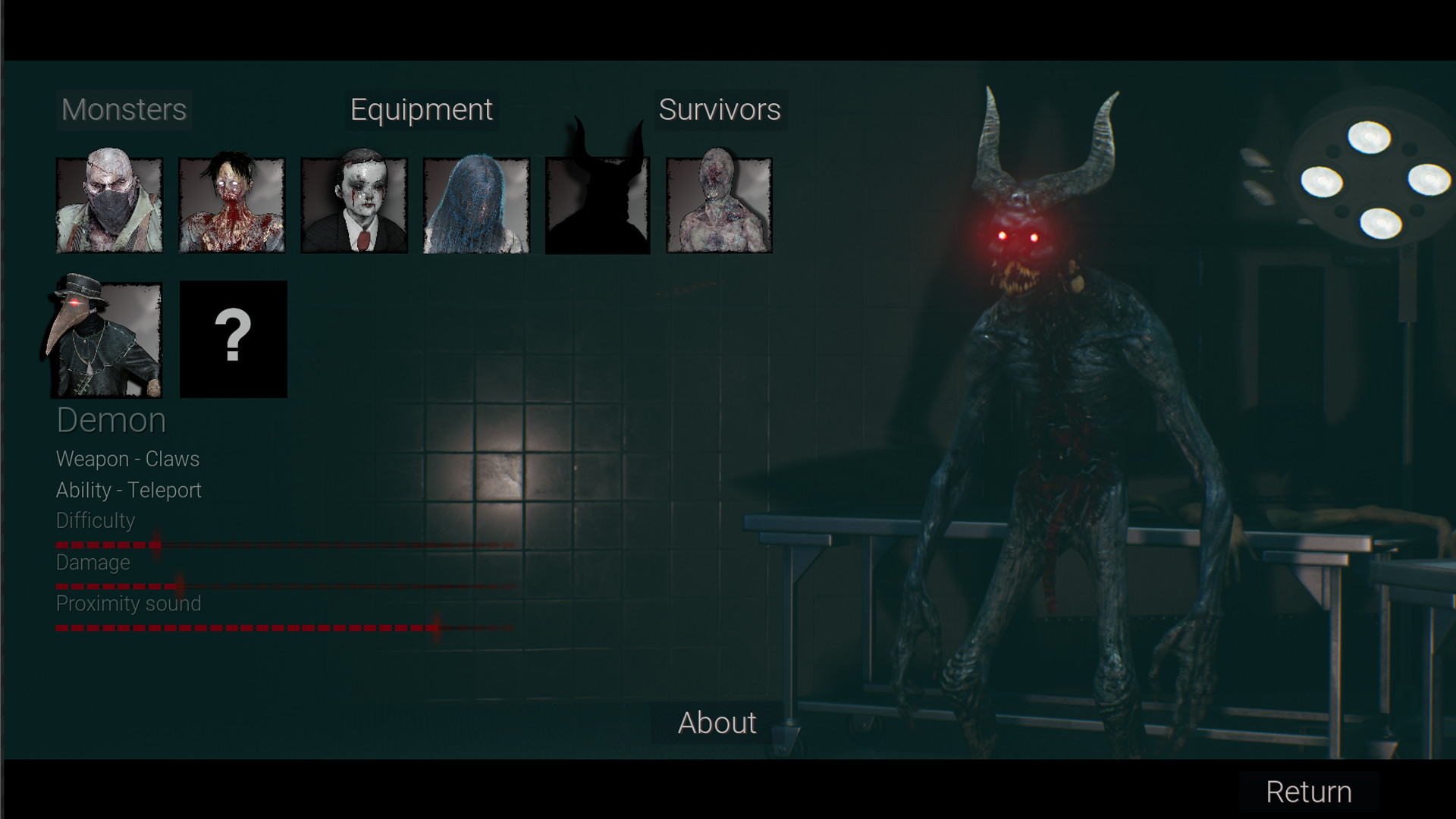Select the plague doctor monster portrait
The image size is (1456, 819).
(108, 339)
